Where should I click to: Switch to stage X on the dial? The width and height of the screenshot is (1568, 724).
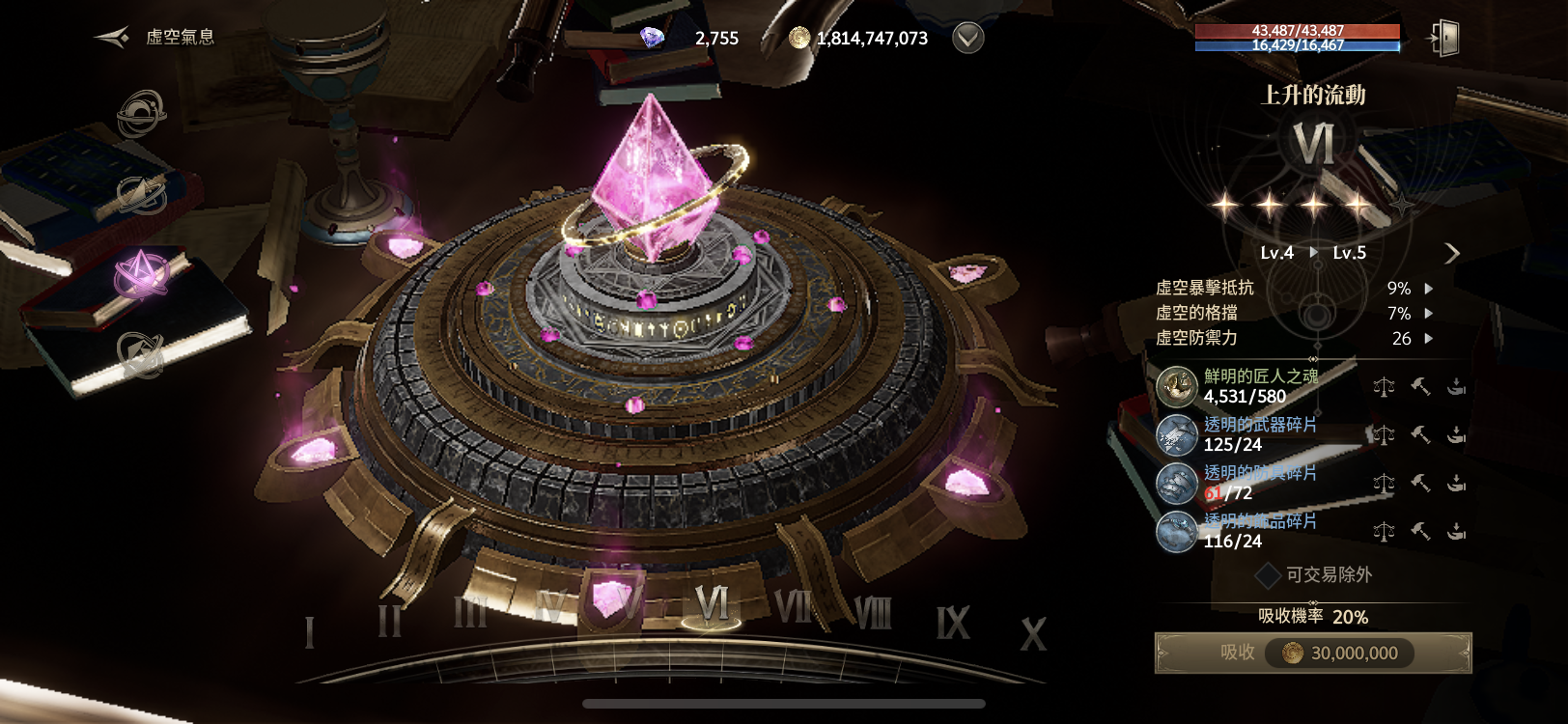pyautogui.click(x=1033, y=634)
